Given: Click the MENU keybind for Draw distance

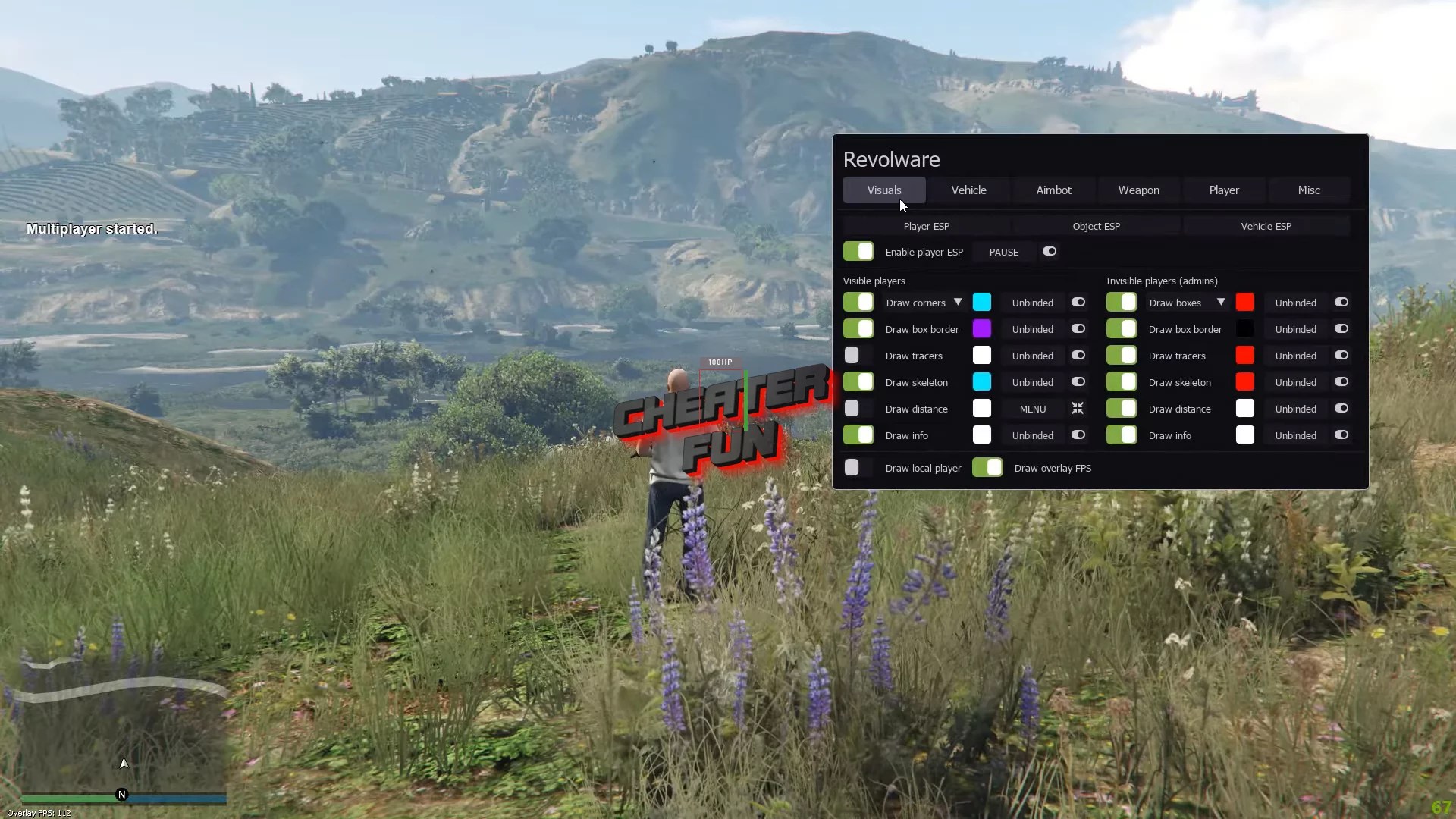Looking at the screenshot, I should [x=1033, y=408].
